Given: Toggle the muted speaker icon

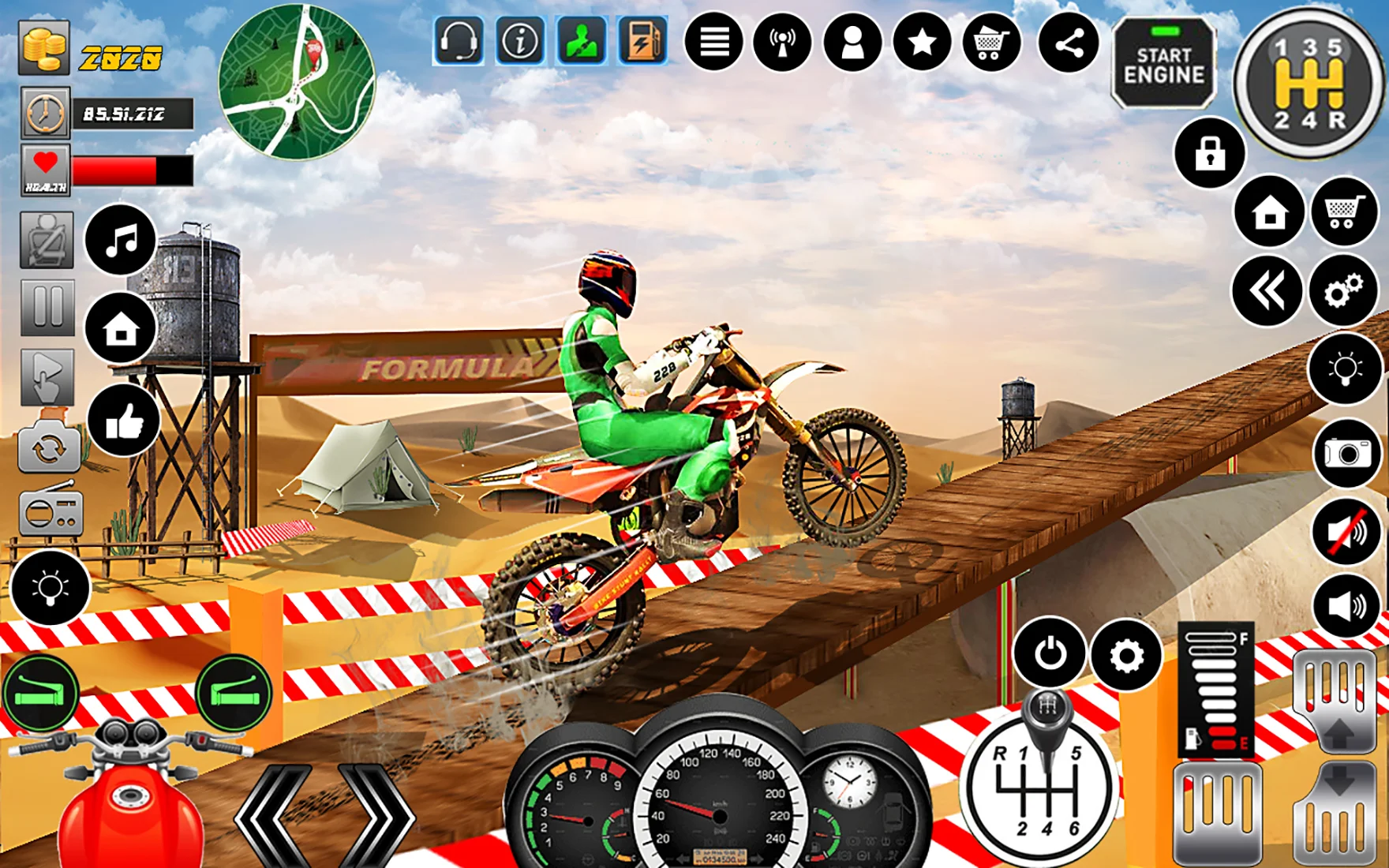Looking at the screenshot, I should [x=1346, y=532].
